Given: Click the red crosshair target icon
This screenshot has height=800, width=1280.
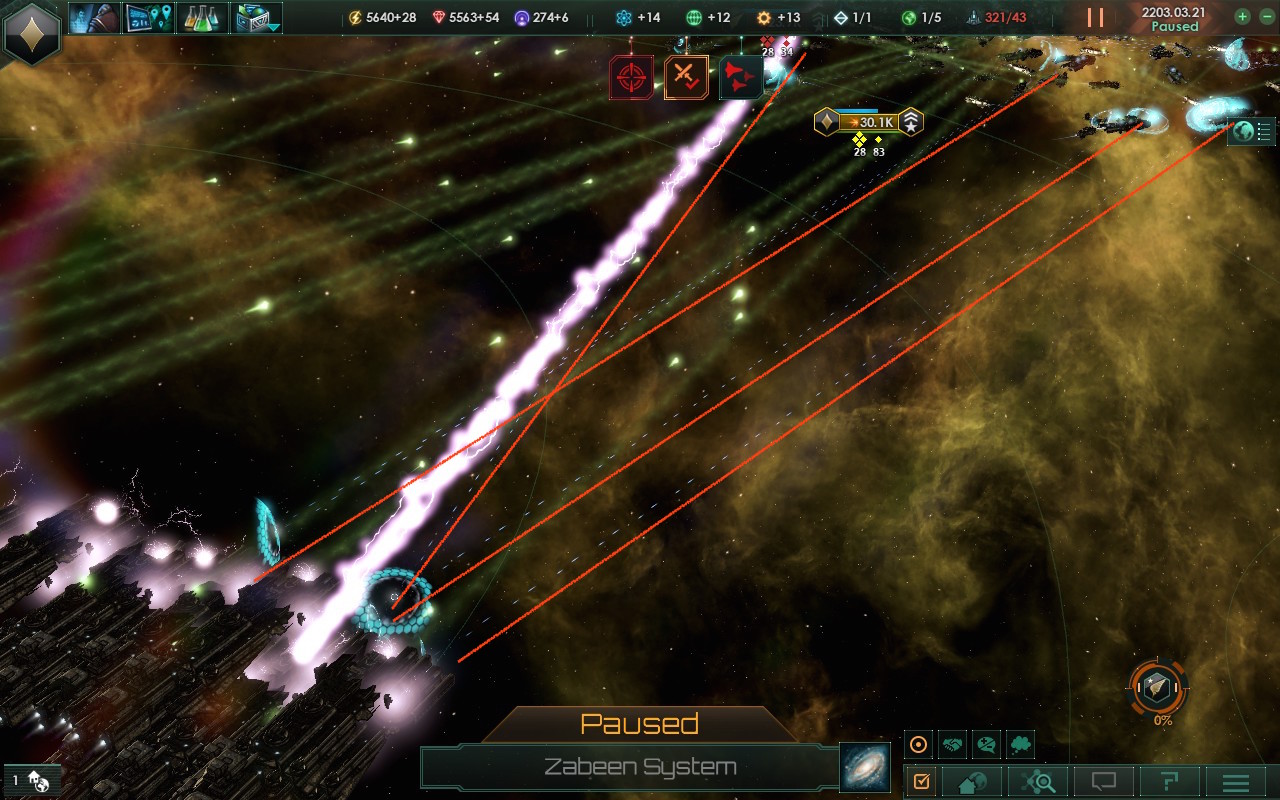Looking at the screenshot, I should pos(631,77).
